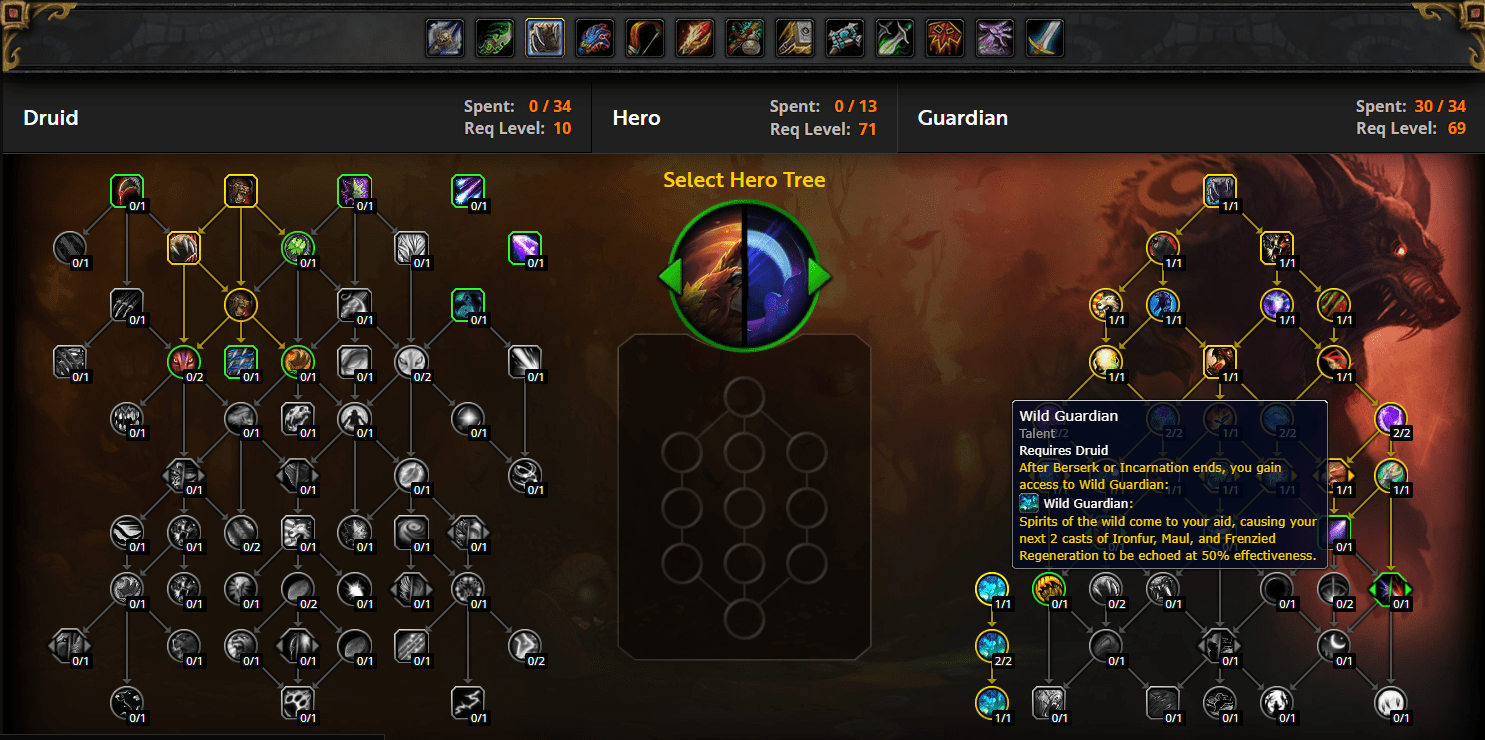Toggle the green-bordered red talent in Druid tree
This screenshot has width=1485, height=740.
coord(184,362)
